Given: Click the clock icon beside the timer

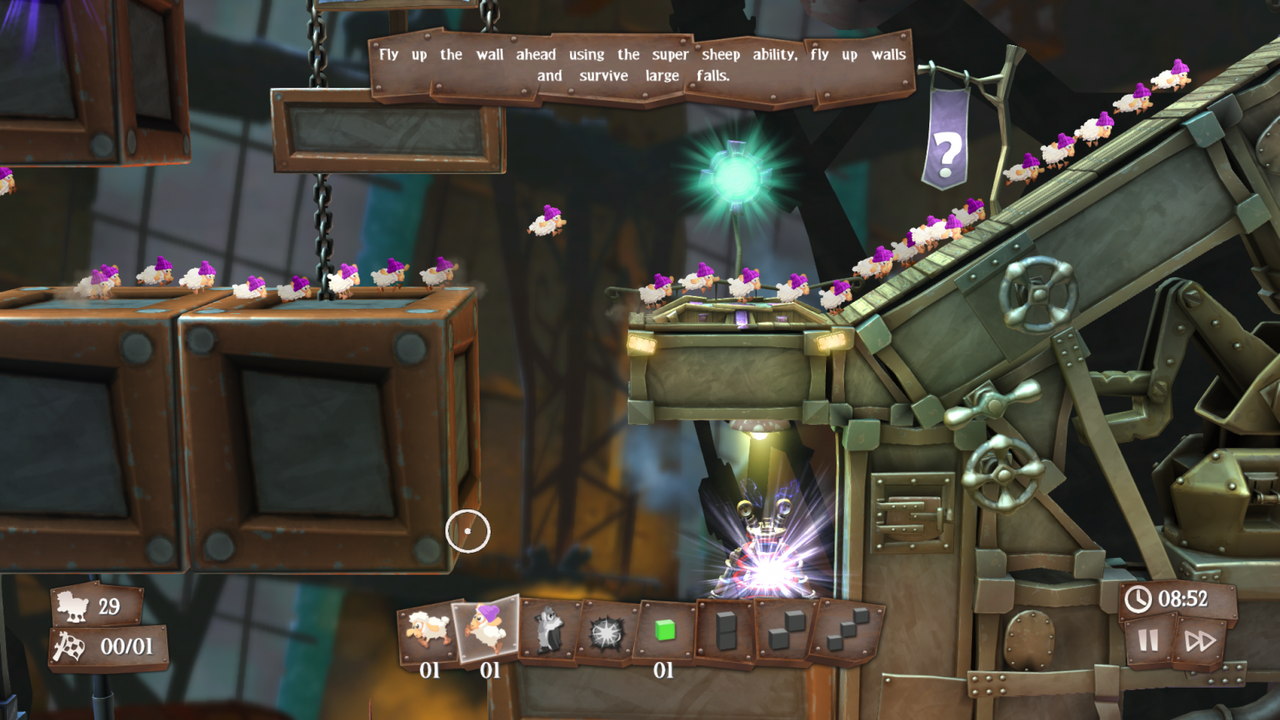Looking at the screenshot, I should tap(1139, 601).
